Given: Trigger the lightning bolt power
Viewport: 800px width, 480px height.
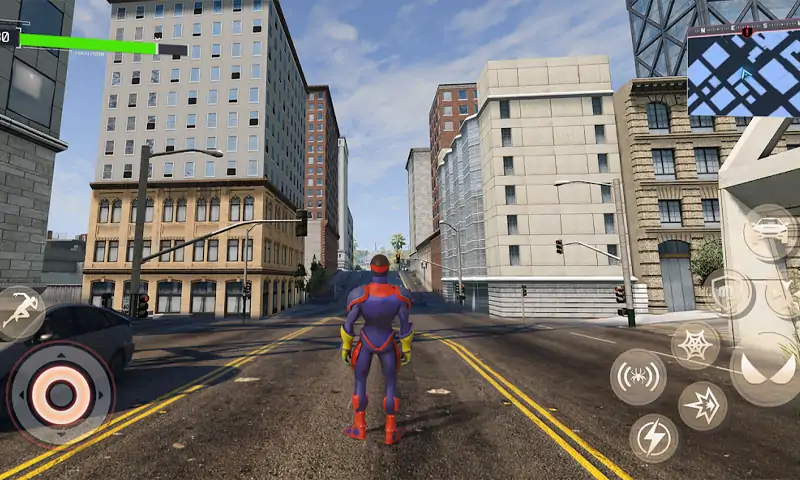Looking at the screenshot, I should coord(654,438).
